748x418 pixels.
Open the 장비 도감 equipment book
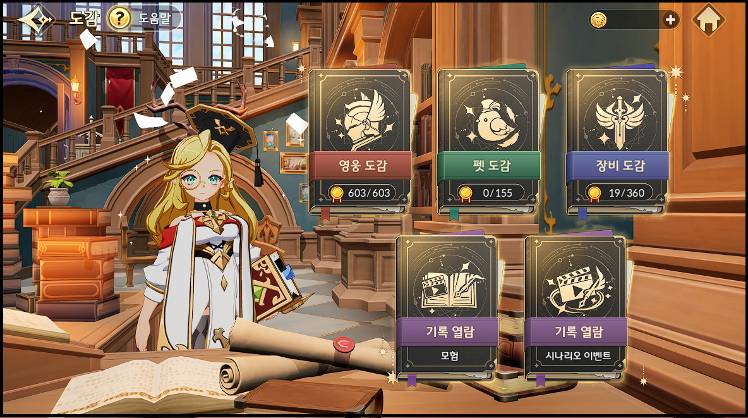(x=617, y=140)
